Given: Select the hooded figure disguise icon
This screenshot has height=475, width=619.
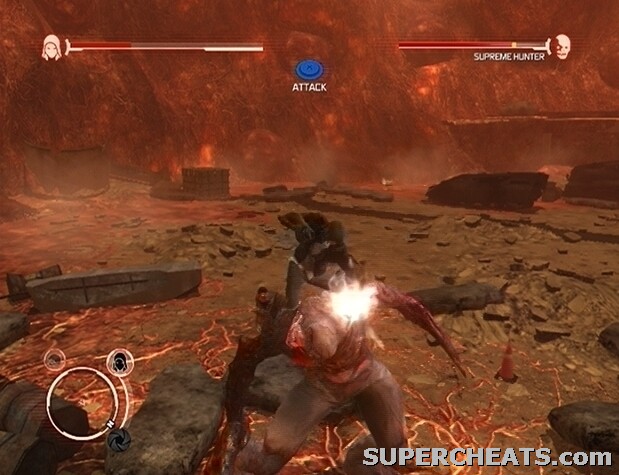Looking at the screenshot, I should click(x=118, y=361).
